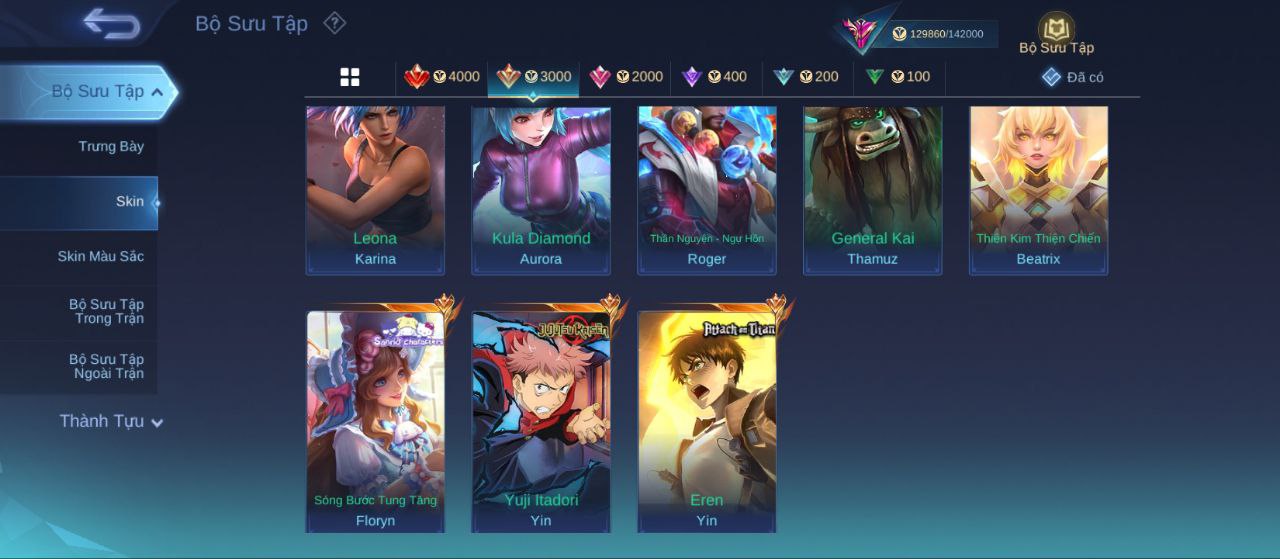The width and height of the screenshot is (1280, 559).
Task: Switch to the 100 tier tab
Action: click(x=897, y=77)
